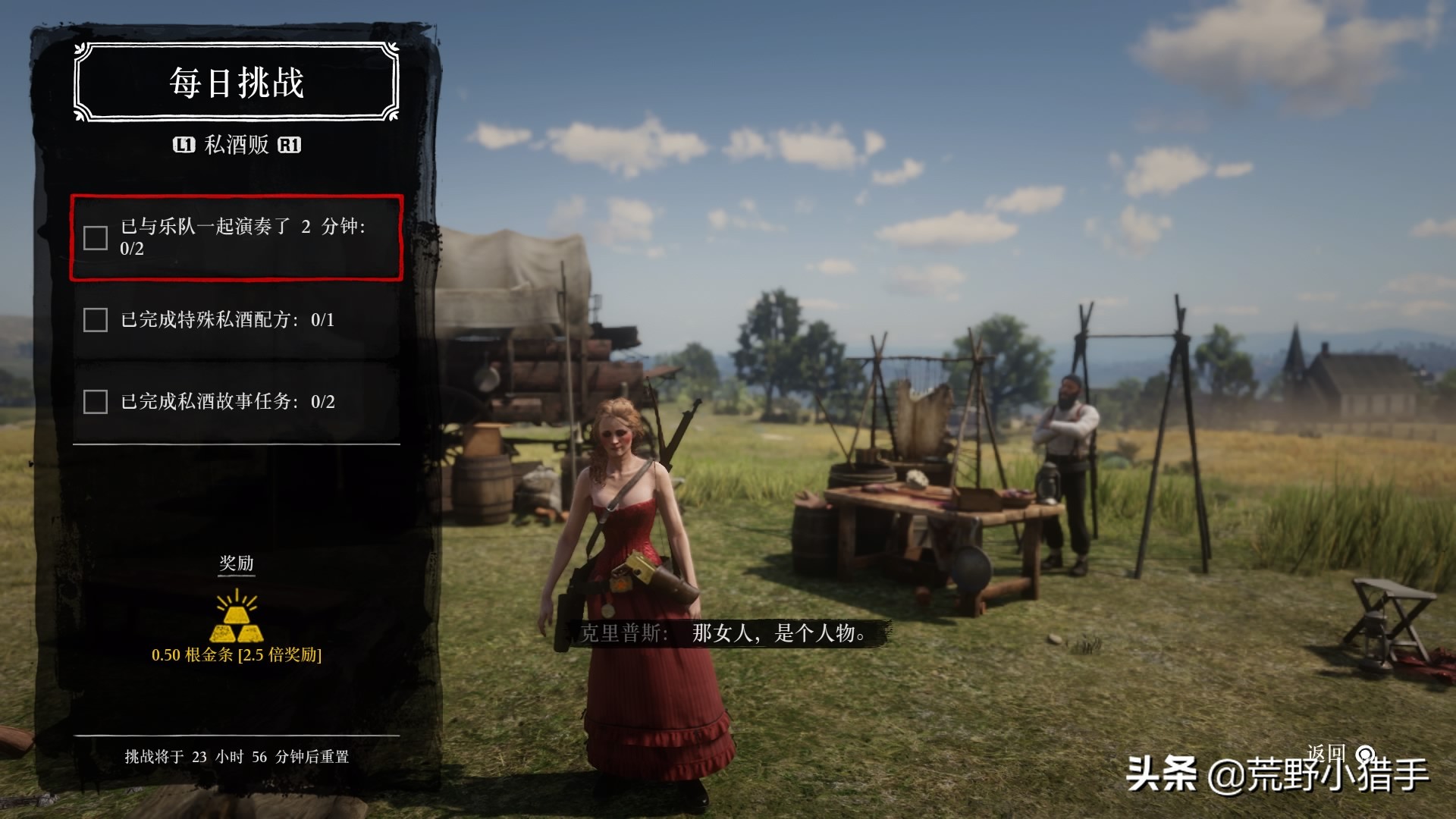Select the special moonshine recipe challenge
The height and width of the screenshot is (819, 1456).
click(x=237, y=319)
